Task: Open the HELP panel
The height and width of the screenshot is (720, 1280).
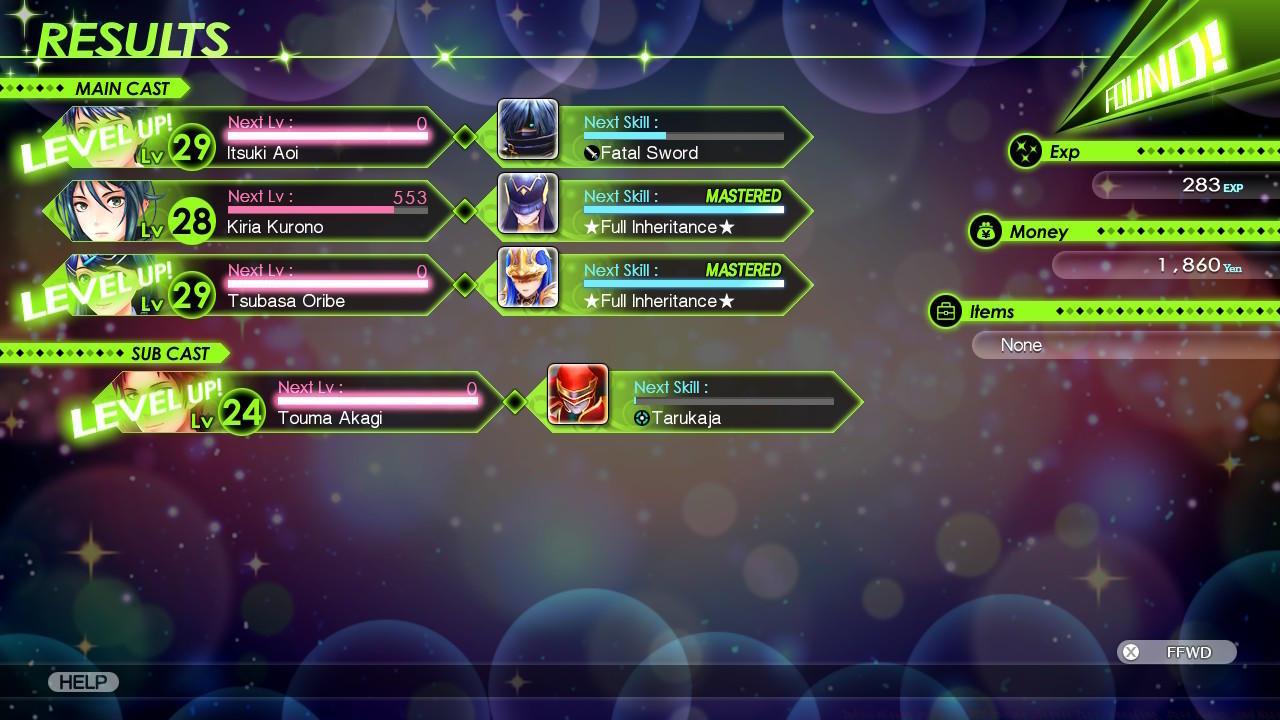Action: point(83,682)
